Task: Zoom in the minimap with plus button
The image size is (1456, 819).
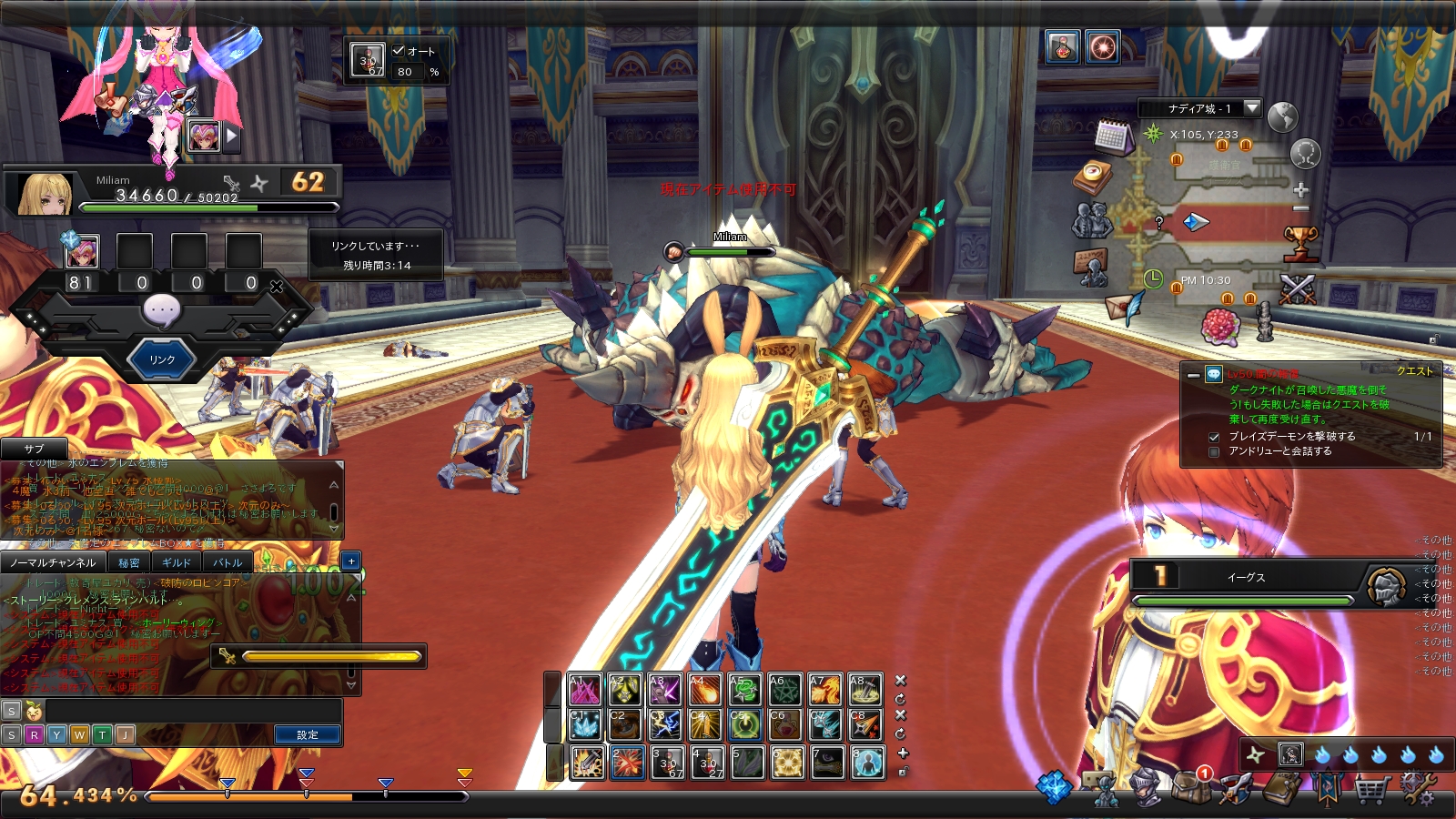Action: coord(1301,190)
